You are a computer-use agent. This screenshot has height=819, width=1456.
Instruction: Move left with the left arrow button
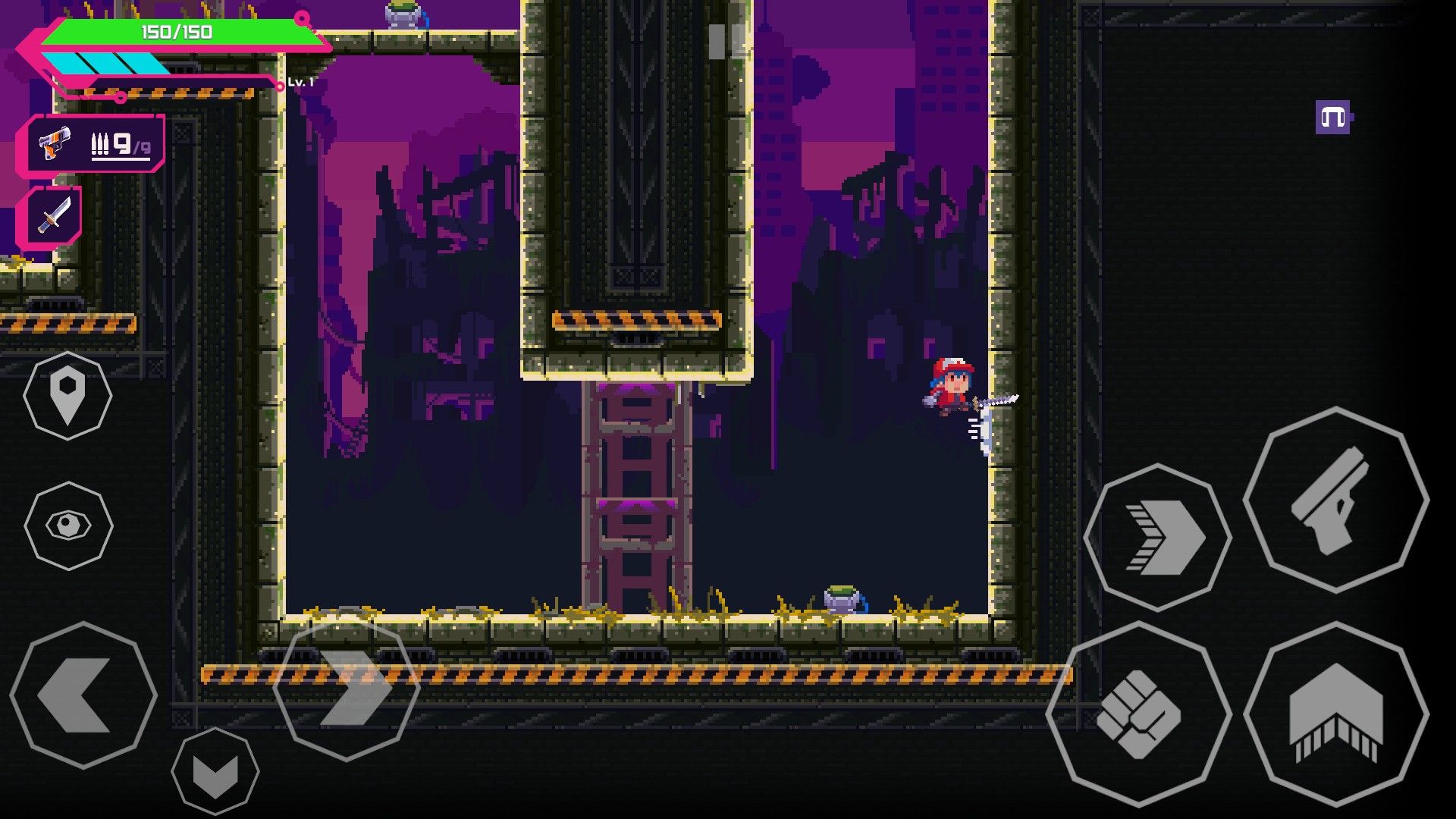[83, 695]
